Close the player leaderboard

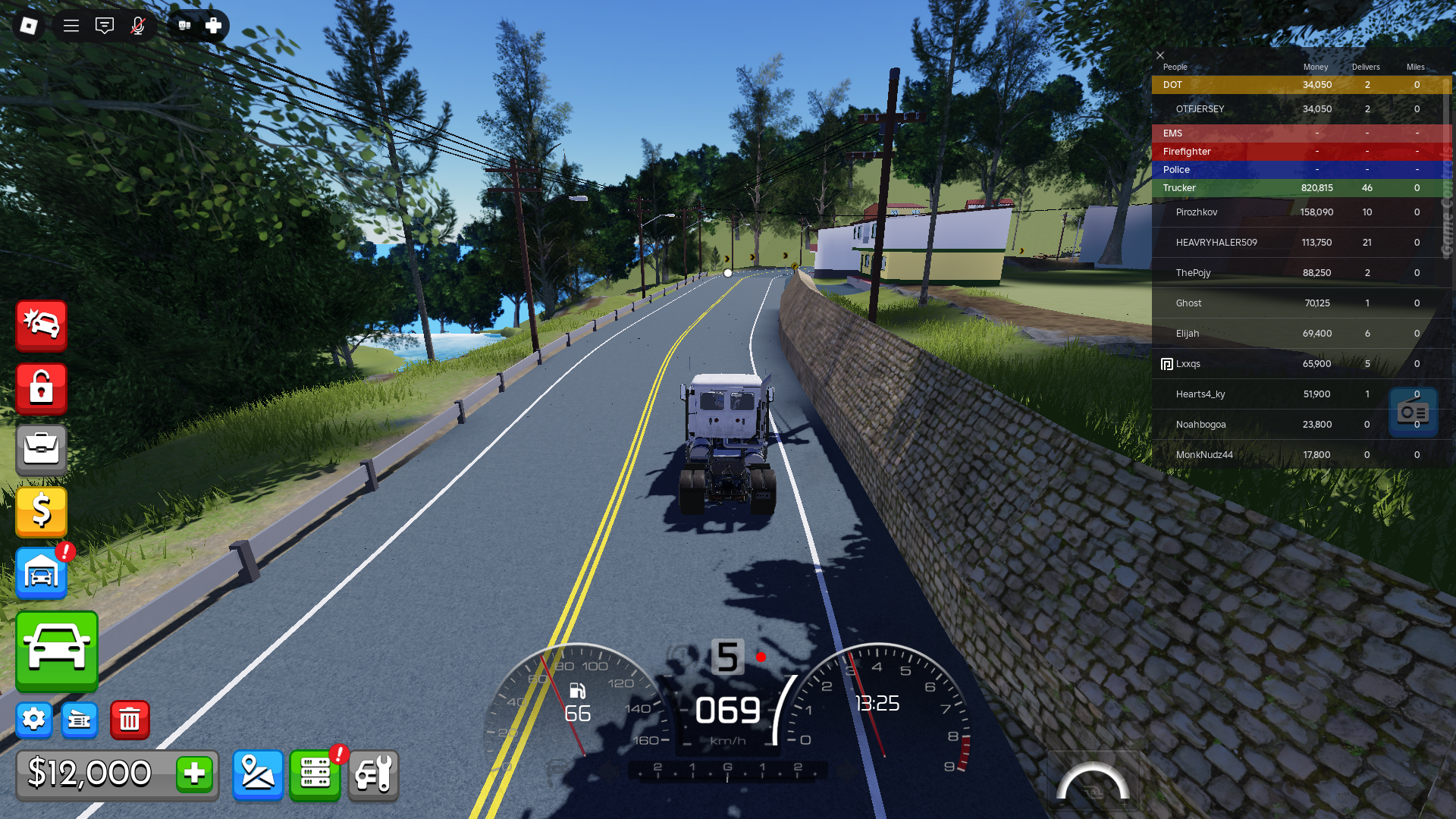coord(1160,55)
